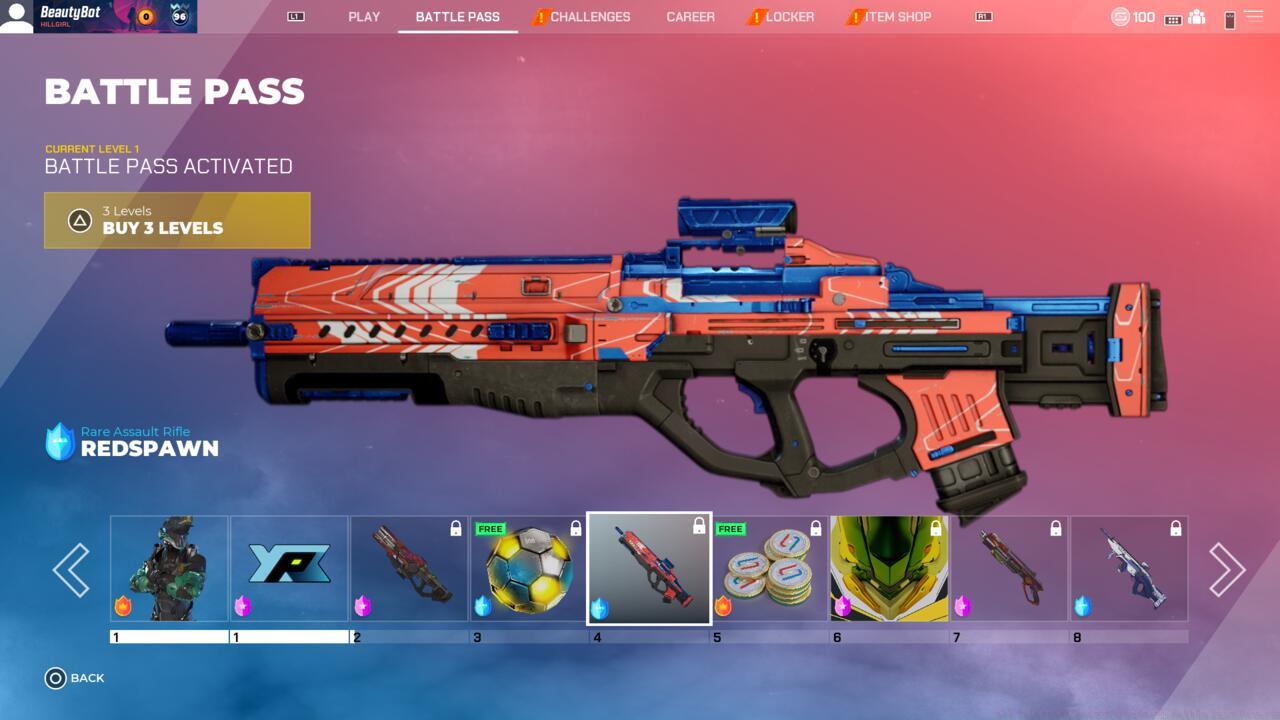Viewport: 1280px width, 720px height.
Task: Switch to the Item Shop tab
Action: tap(897, 17)
